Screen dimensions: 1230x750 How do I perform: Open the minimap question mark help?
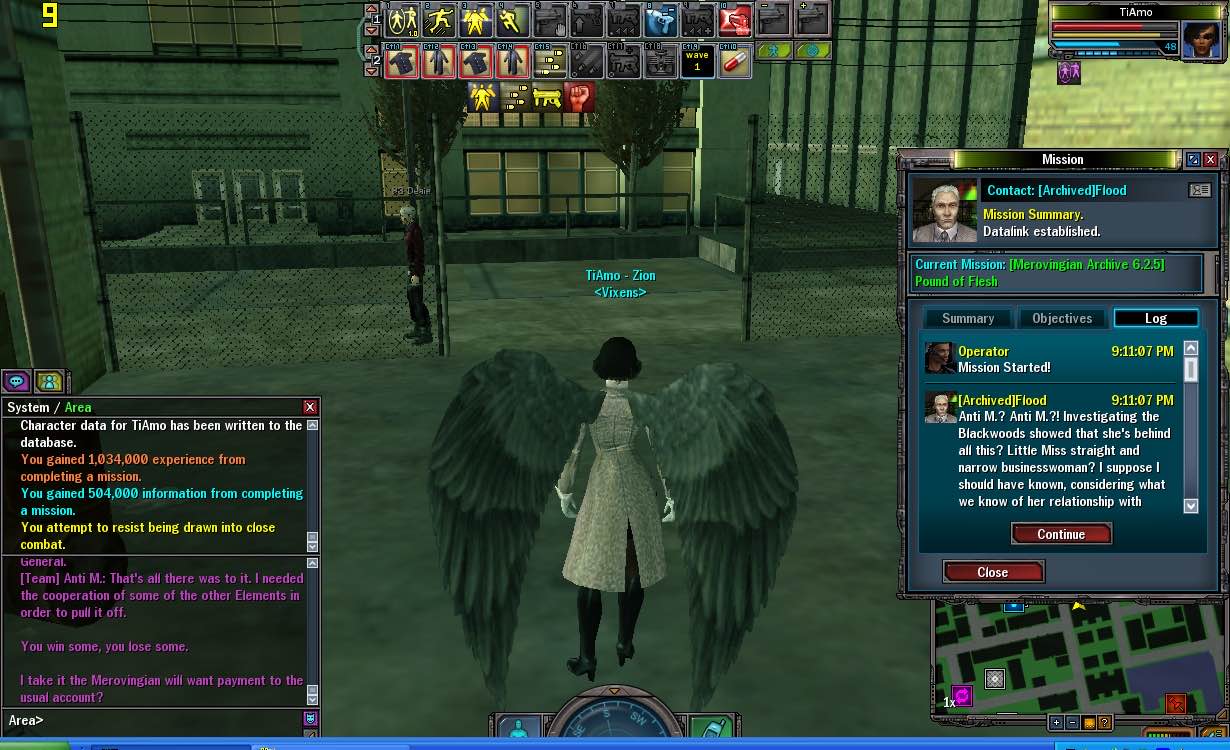[x=1104, y=723]
